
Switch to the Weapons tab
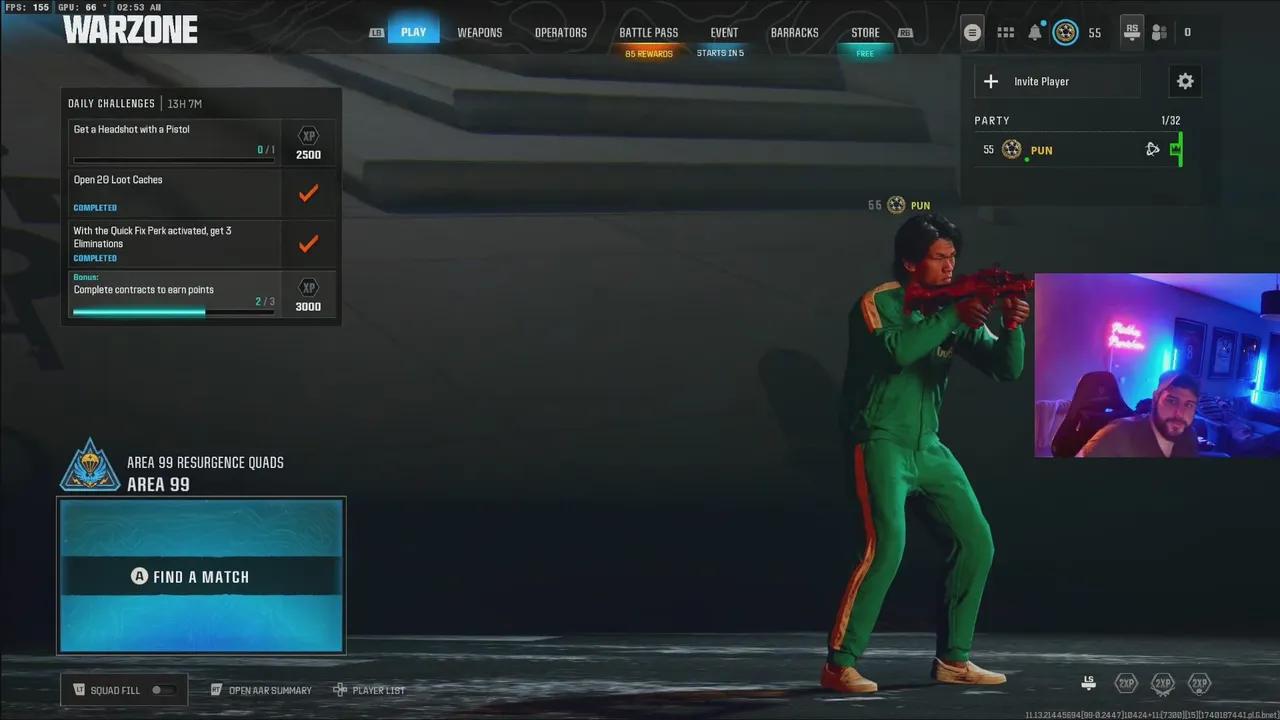[480, 32]
